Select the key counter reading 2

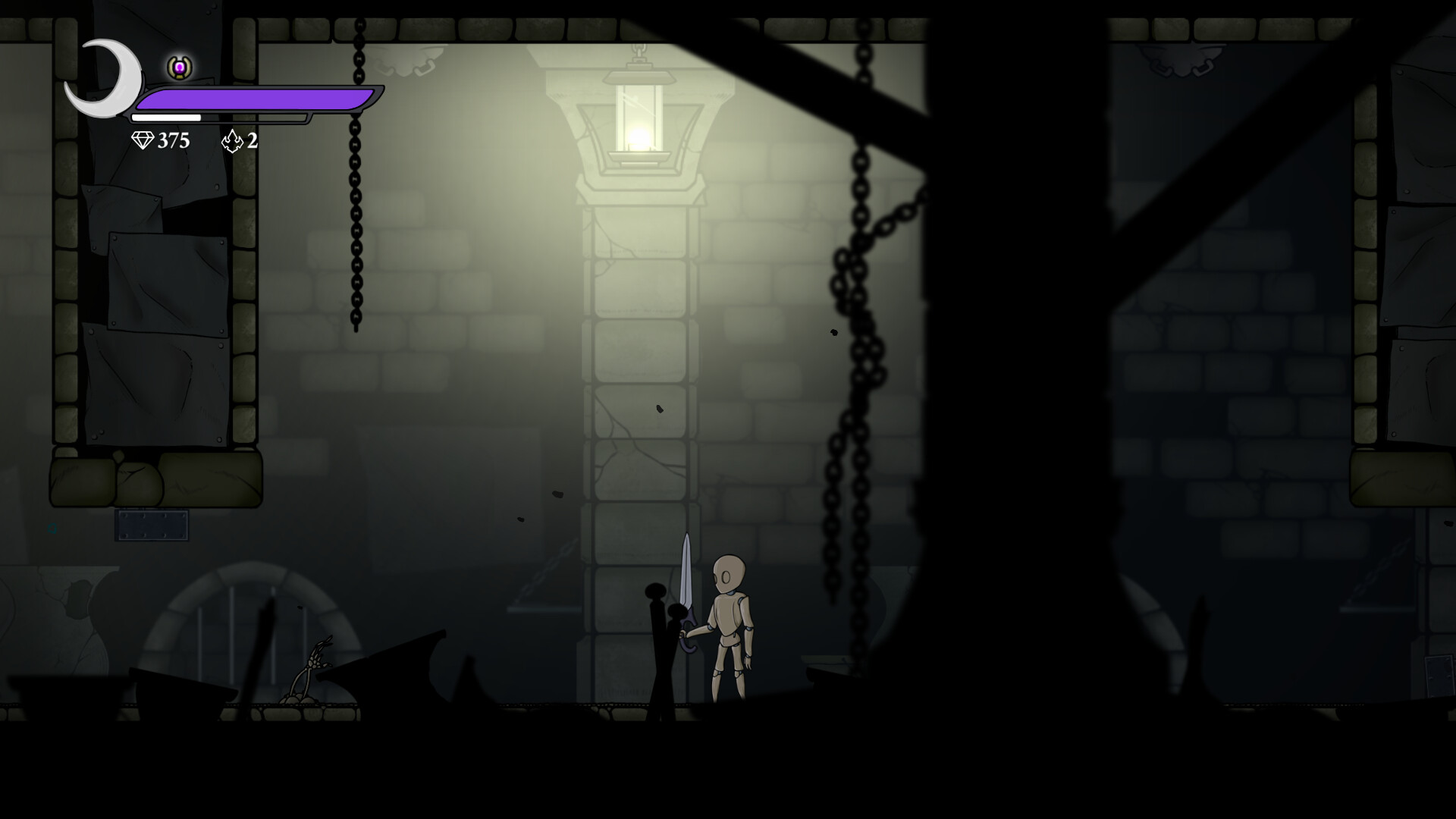[x=250, y=140]
